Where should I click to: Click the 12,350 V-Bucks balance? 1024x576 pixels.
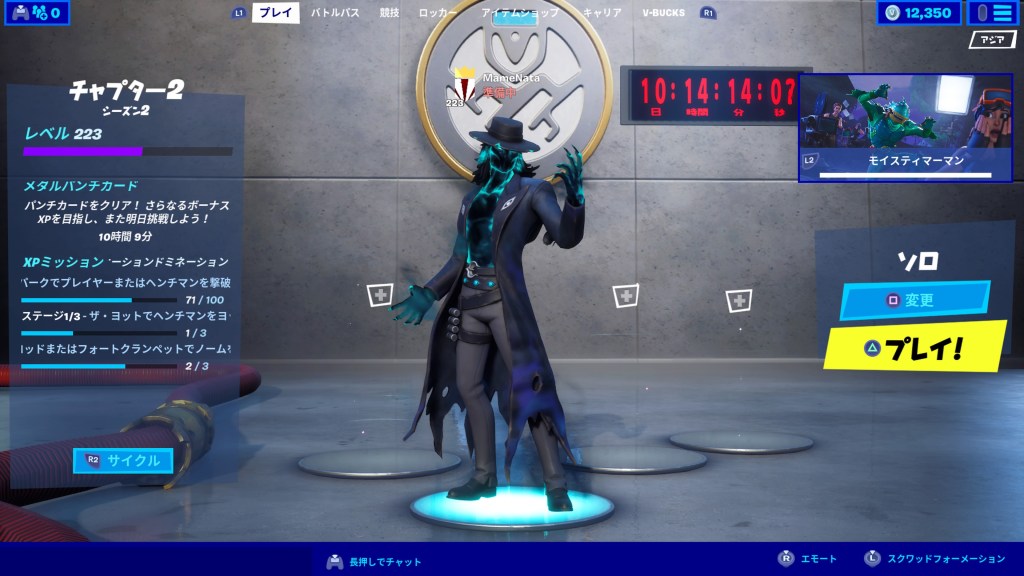[x=918, y=13]
